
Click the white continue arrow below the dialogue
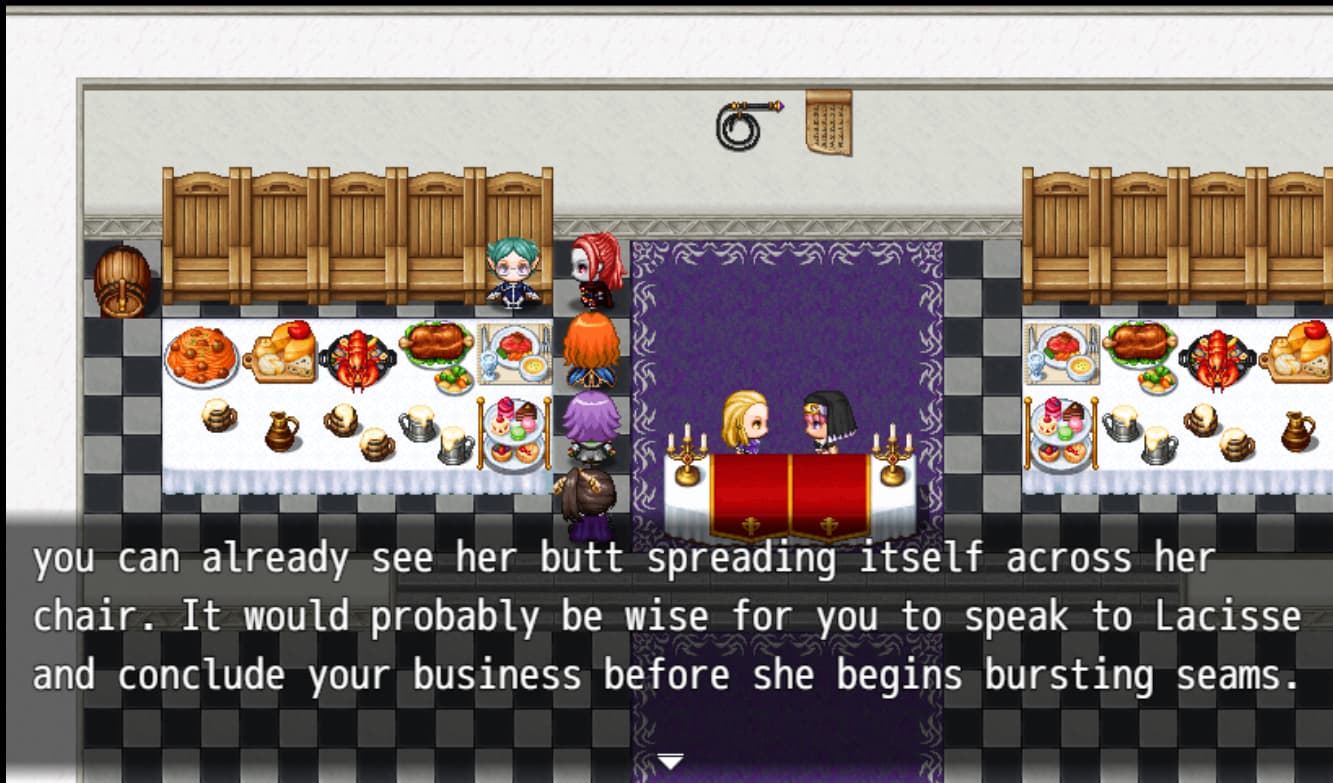pyautogui.click(x=669, y=763)
